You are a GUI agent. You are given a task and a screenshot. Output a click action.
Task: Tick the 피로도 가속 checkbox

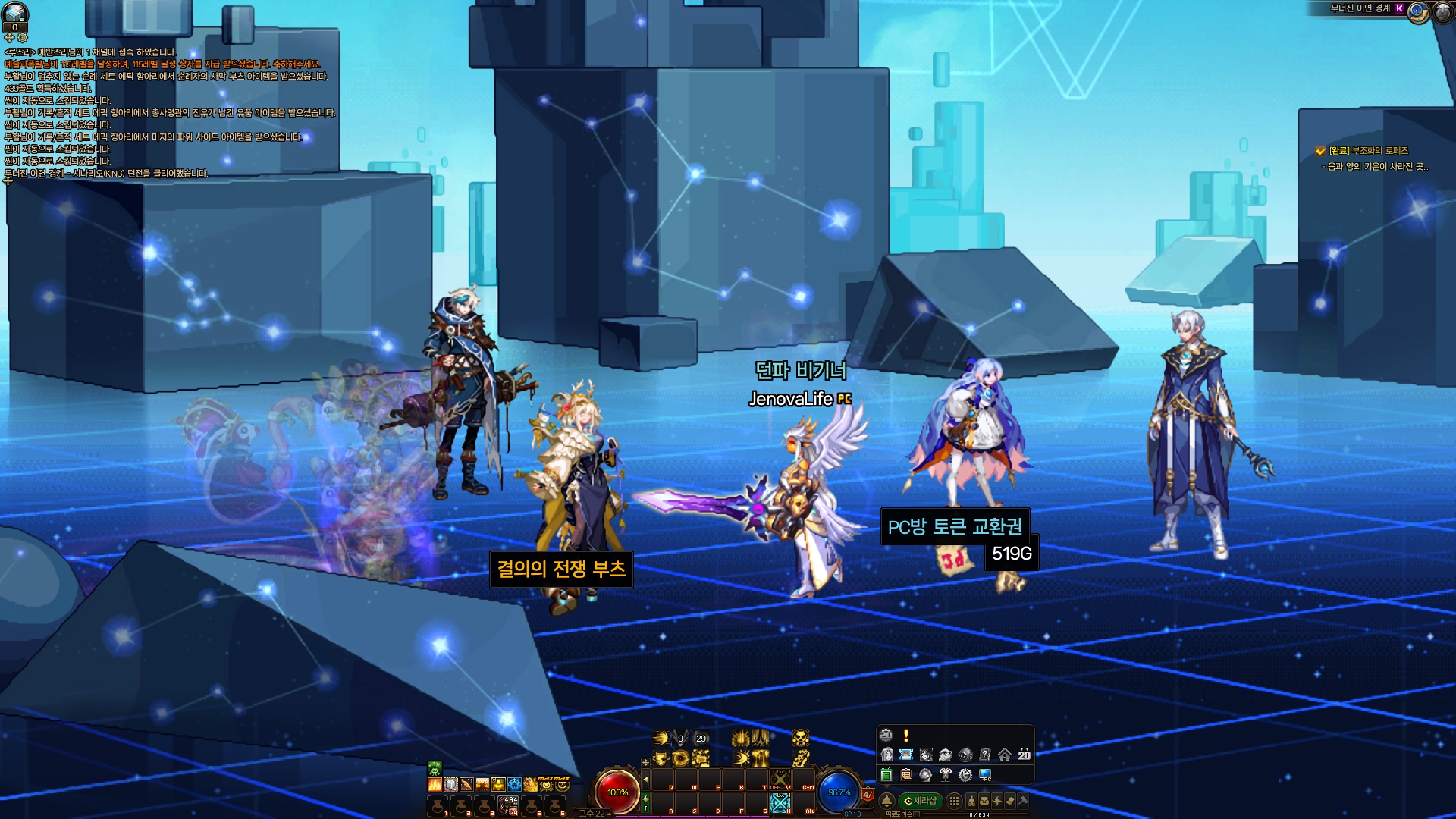click(916, 814)
